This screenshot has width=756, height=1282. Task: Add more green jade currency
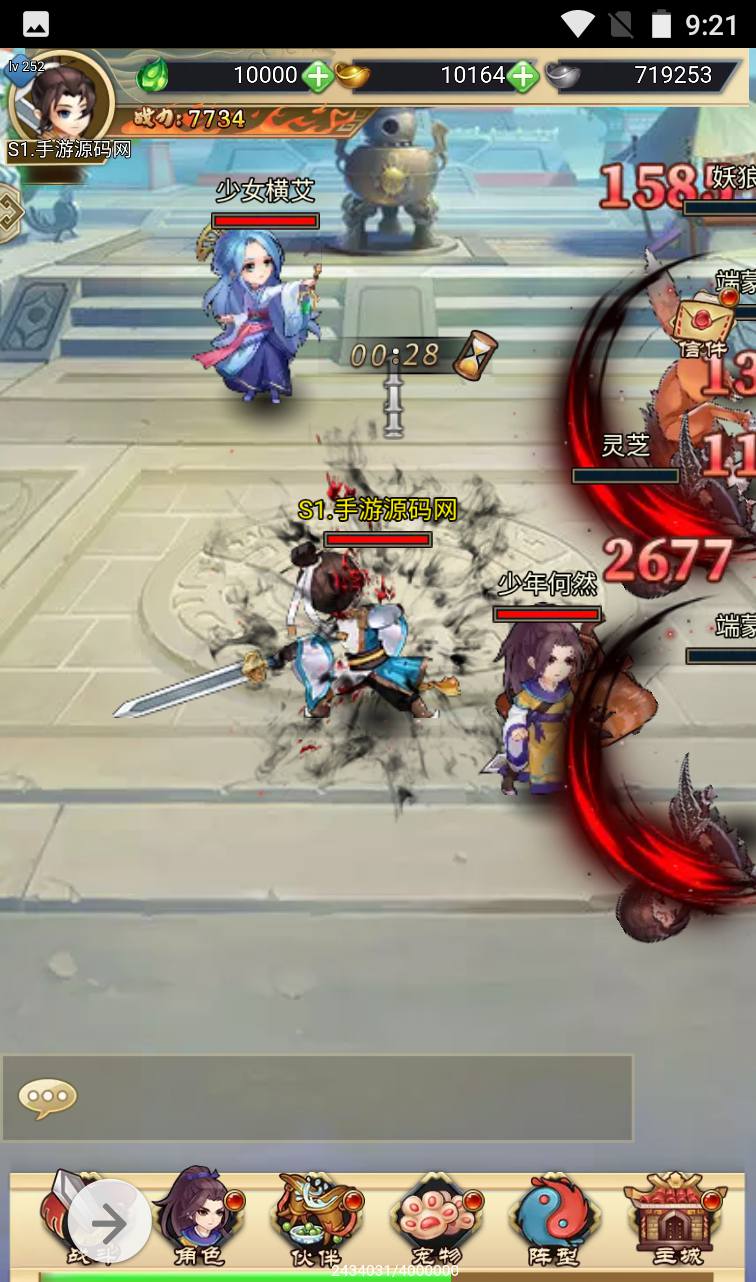tap(319, 75)
